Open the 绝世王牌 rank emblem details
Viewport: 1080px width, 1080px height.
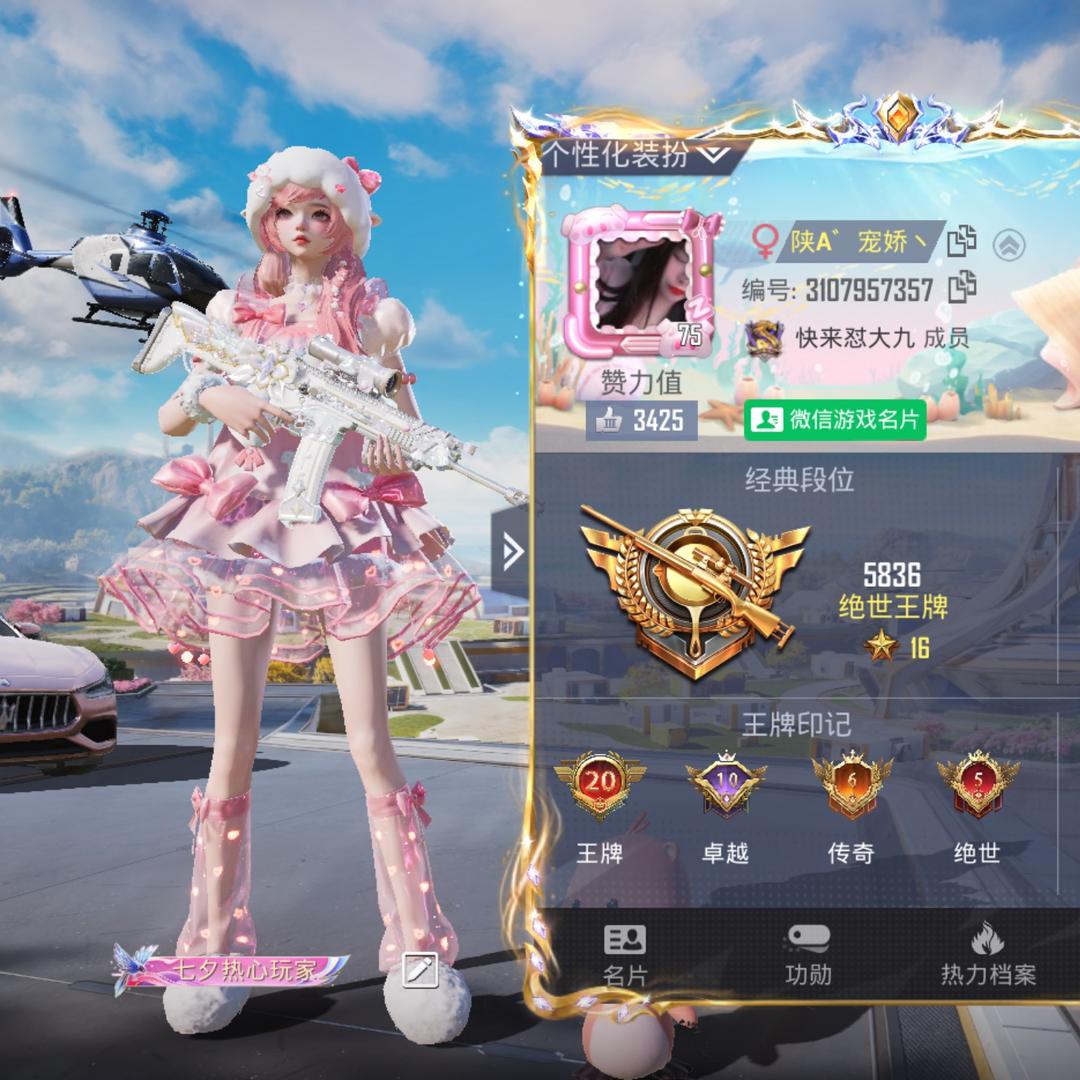(694, 588)
